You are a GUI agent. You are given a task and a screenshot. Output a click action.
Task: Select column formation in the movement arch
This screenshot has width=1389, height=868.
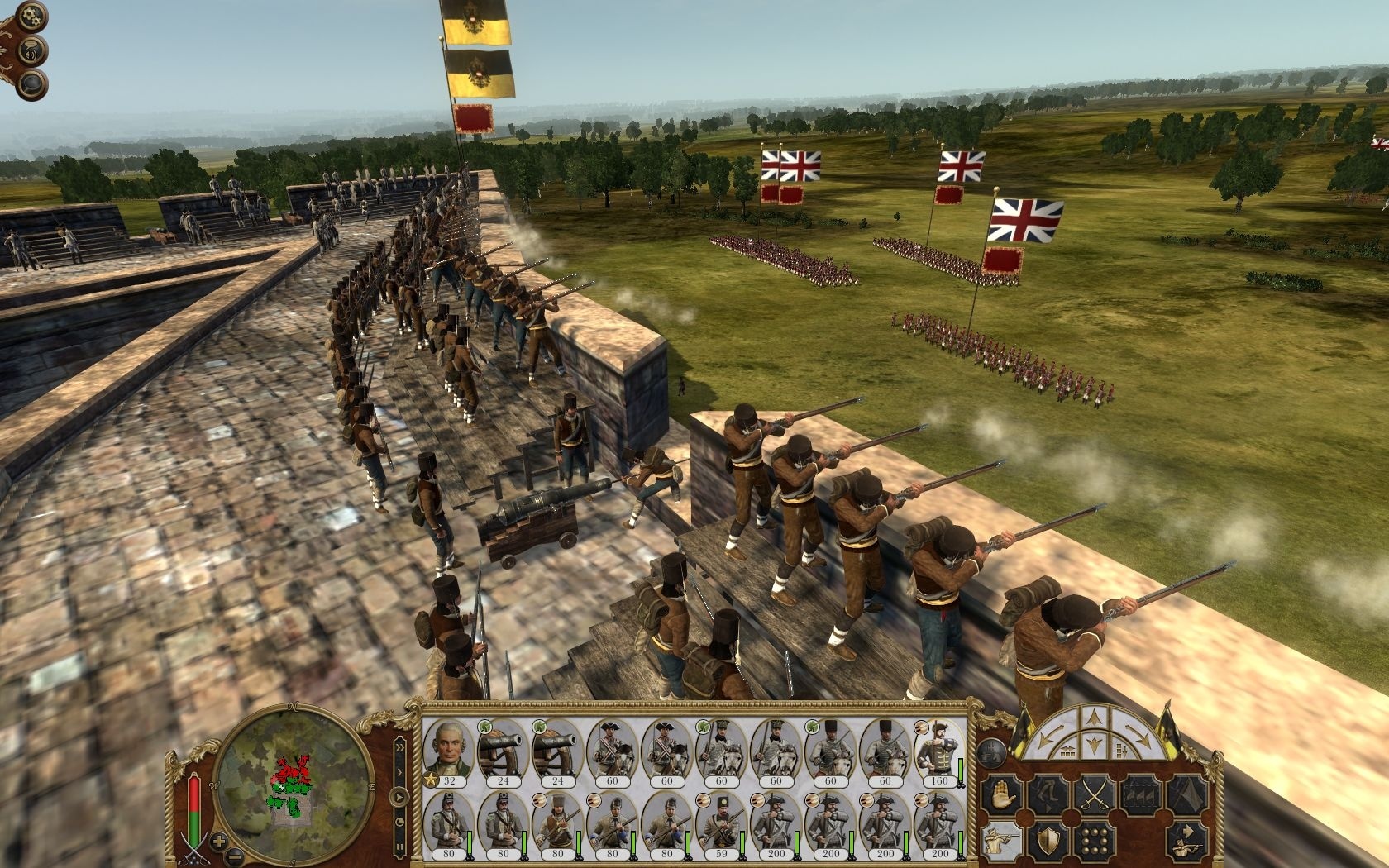(1121, 750)
